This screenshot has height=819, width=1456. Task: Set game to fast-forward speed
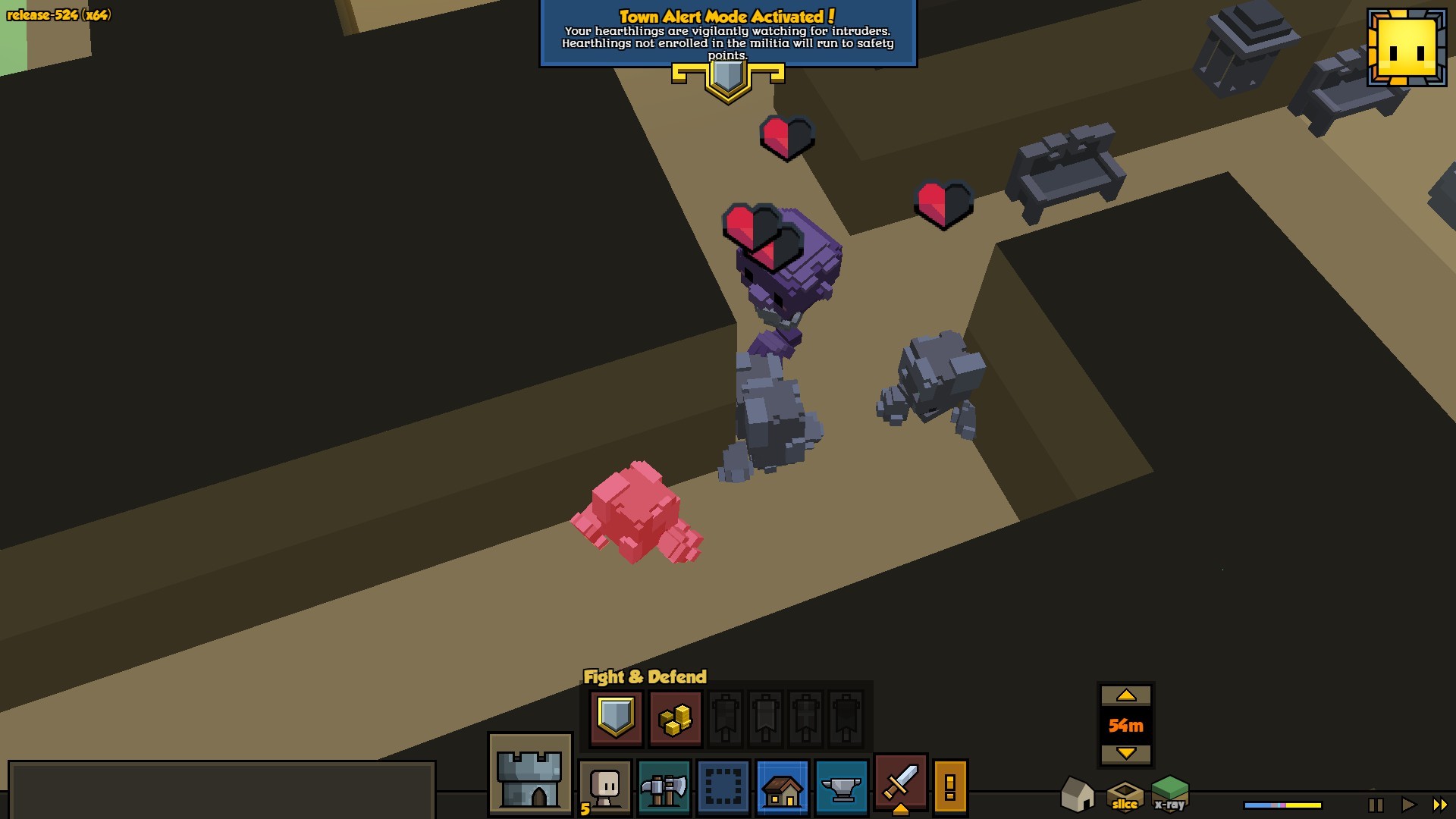point(1439,805)
